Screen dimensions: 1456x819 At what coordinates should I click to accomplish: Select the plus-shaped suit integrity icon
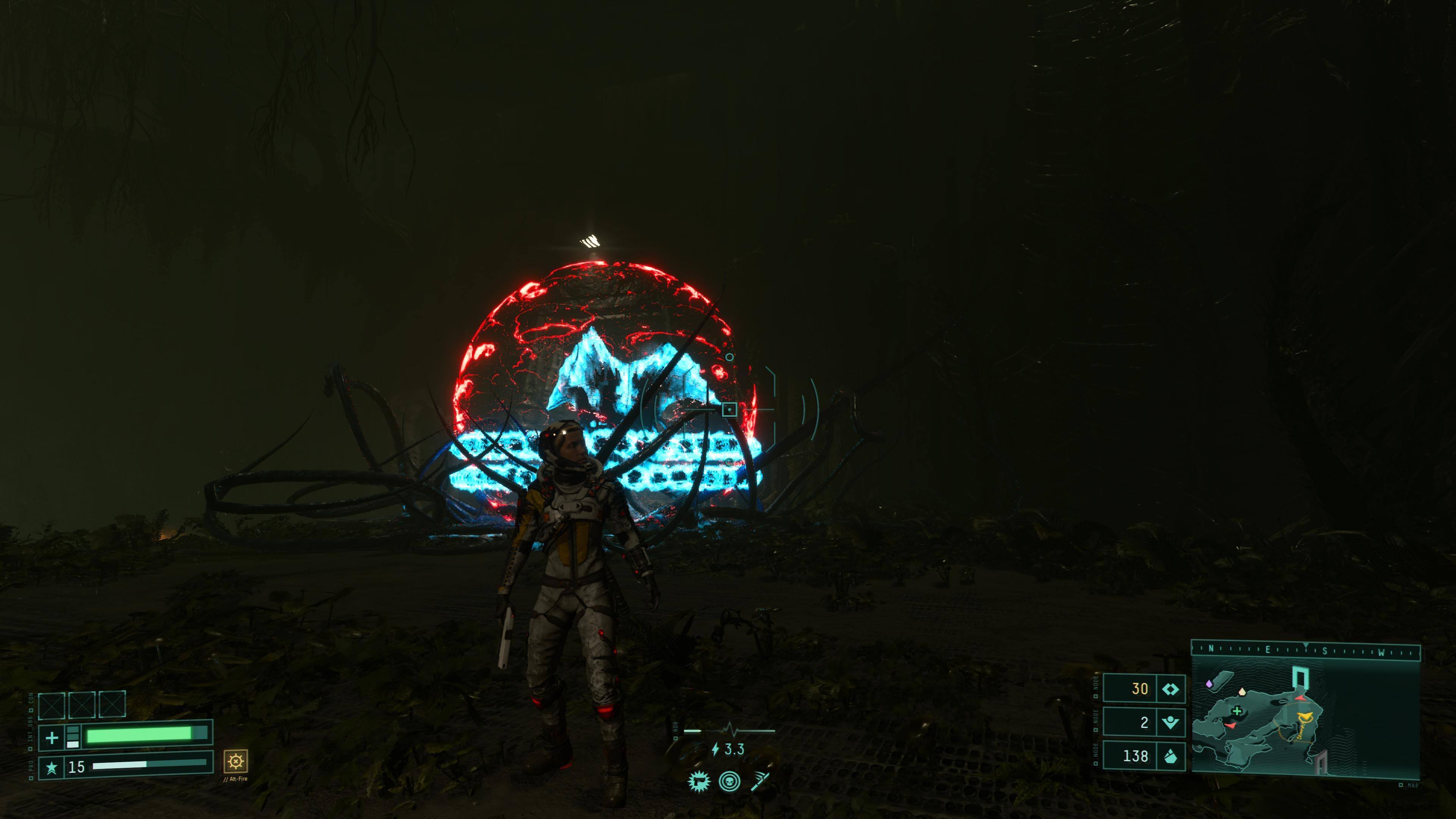pyautogui.click(x=52, y=737)
